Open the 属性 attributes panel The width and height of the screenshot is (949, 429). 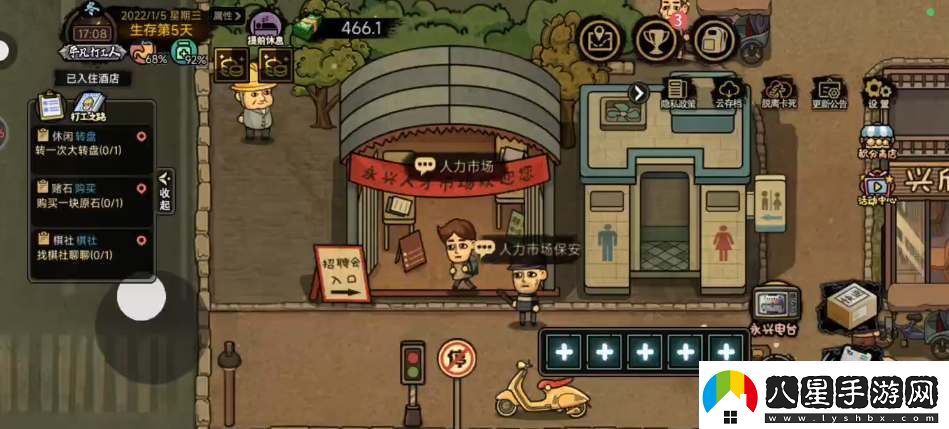pyautogui.click(x=228, y=15)
